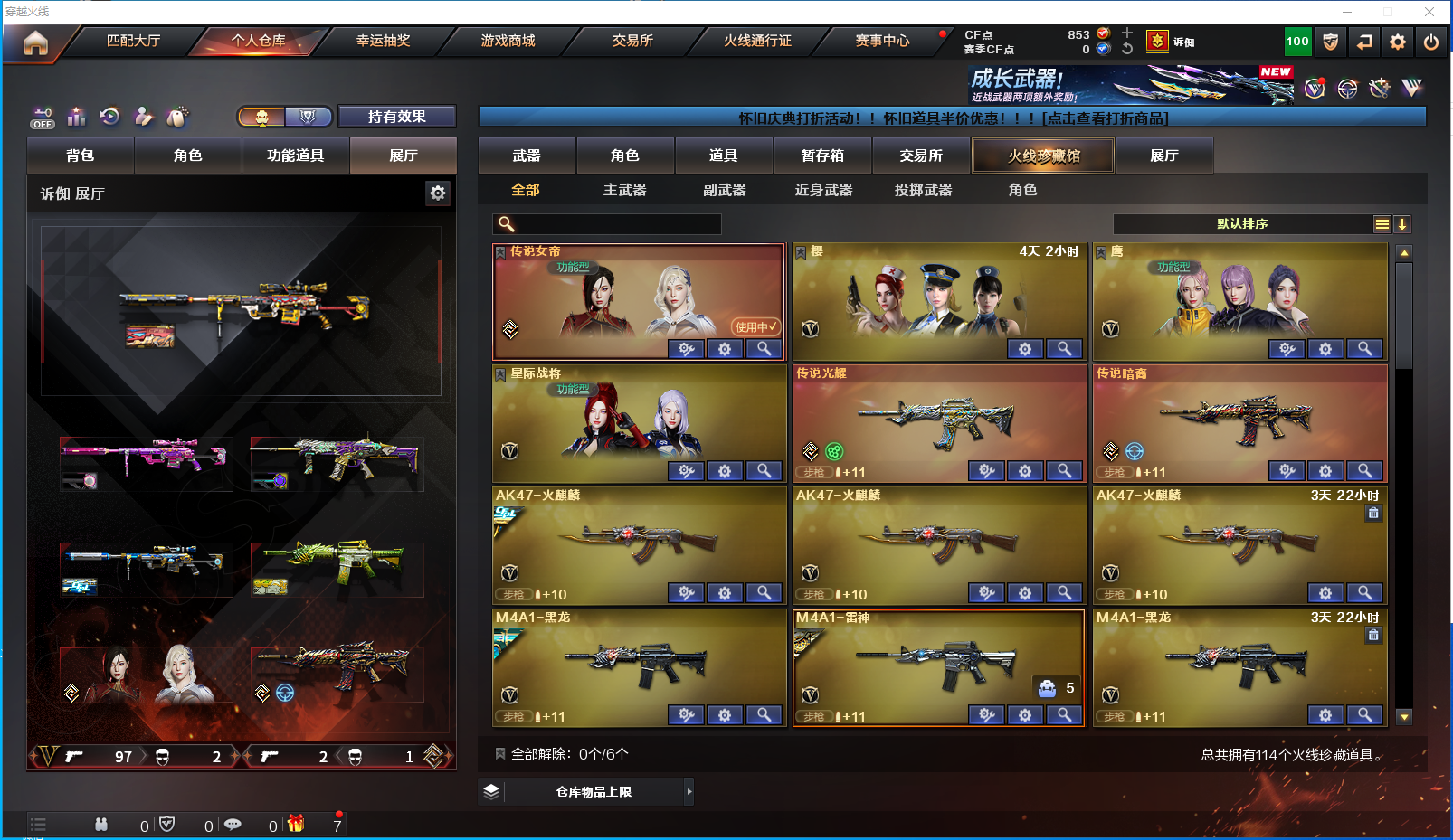
Task: Open the 交易所 top menu entry
Action: click(632, 41)
